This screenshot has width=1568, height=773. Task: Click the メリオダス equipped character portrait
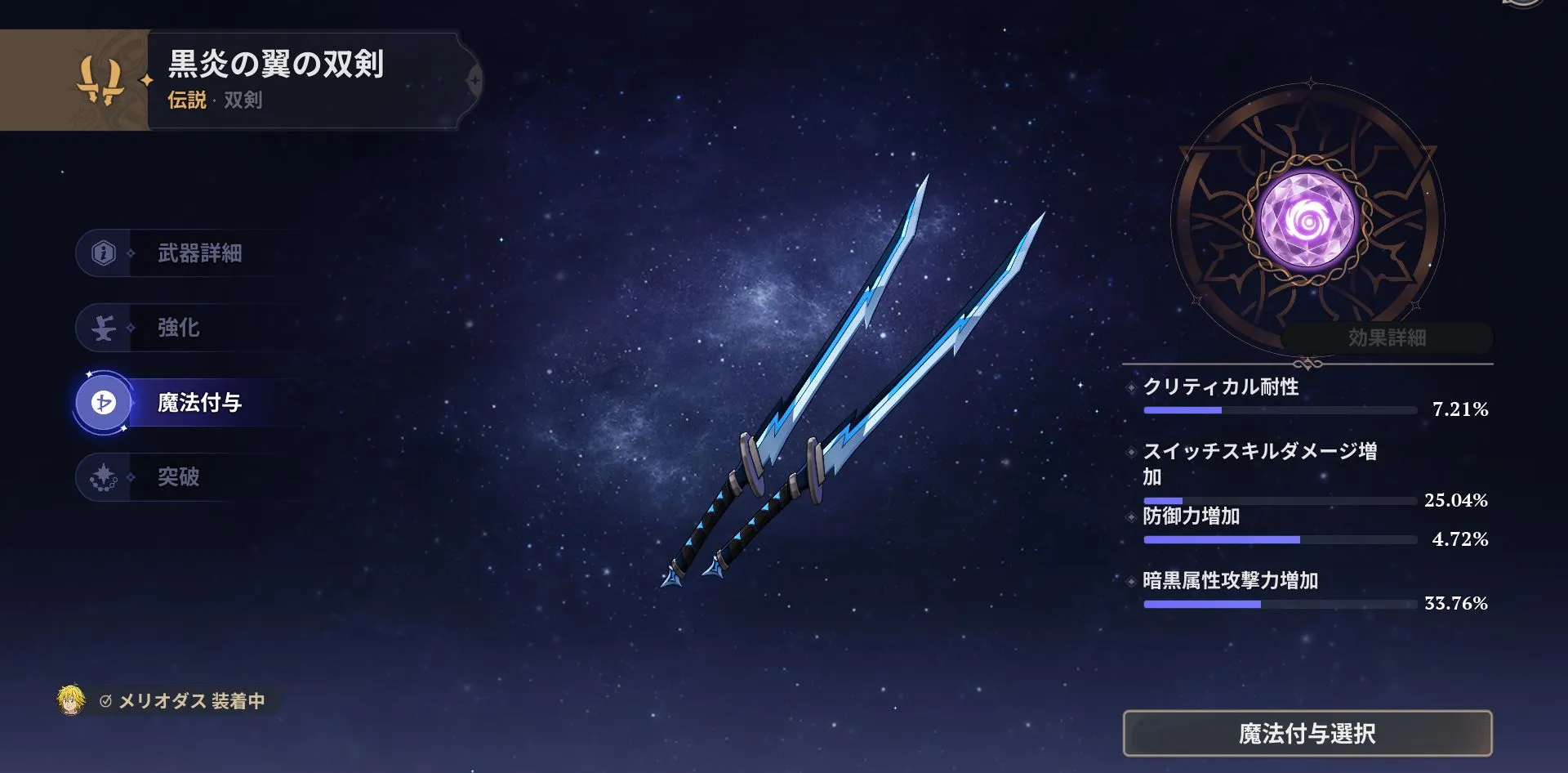72,700
